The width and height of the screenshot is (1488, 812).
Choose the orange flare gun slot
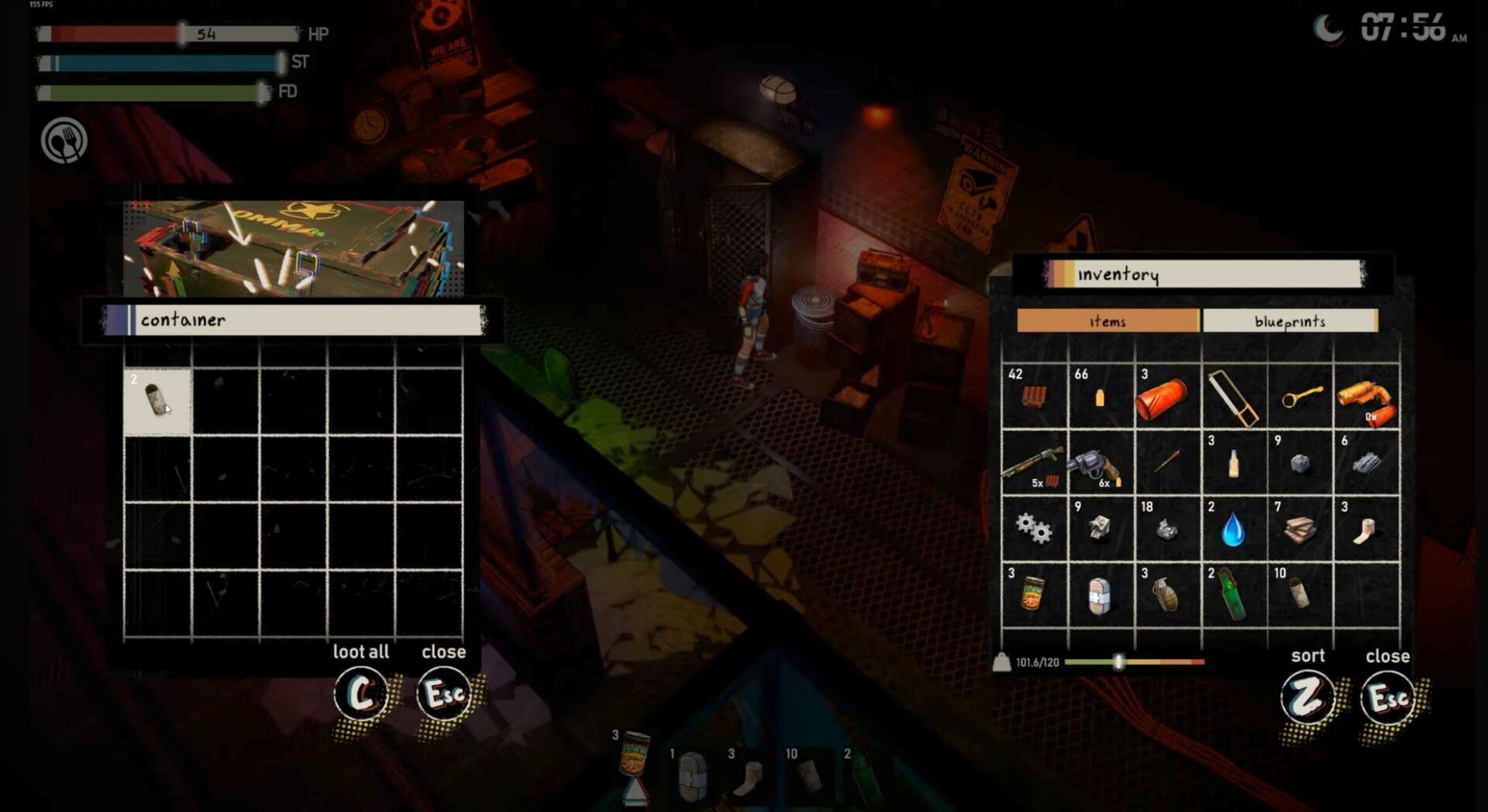point(1366,397)
